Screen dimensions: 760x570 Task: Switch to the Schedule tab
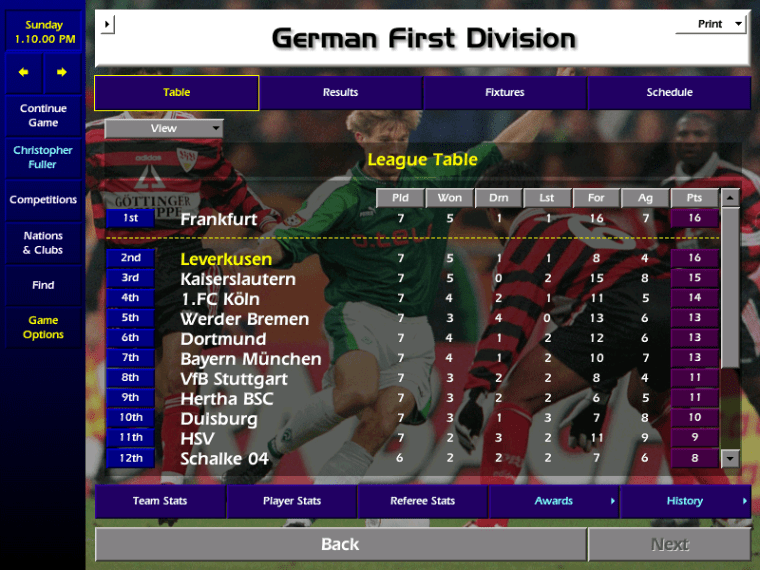click(669, 92)
